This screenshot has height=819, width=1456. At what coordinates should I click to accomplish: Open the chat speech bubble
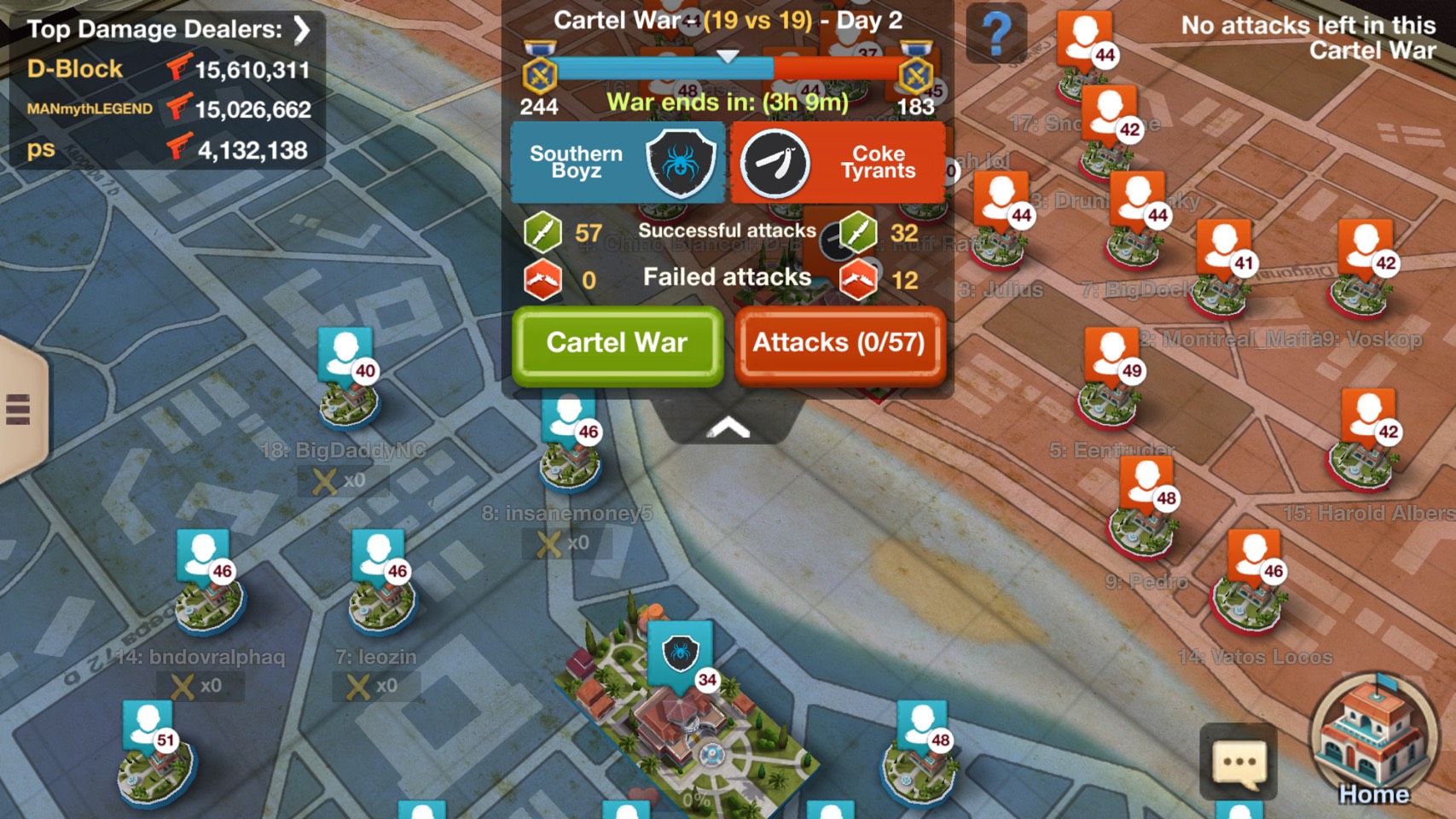(1238, 762)
